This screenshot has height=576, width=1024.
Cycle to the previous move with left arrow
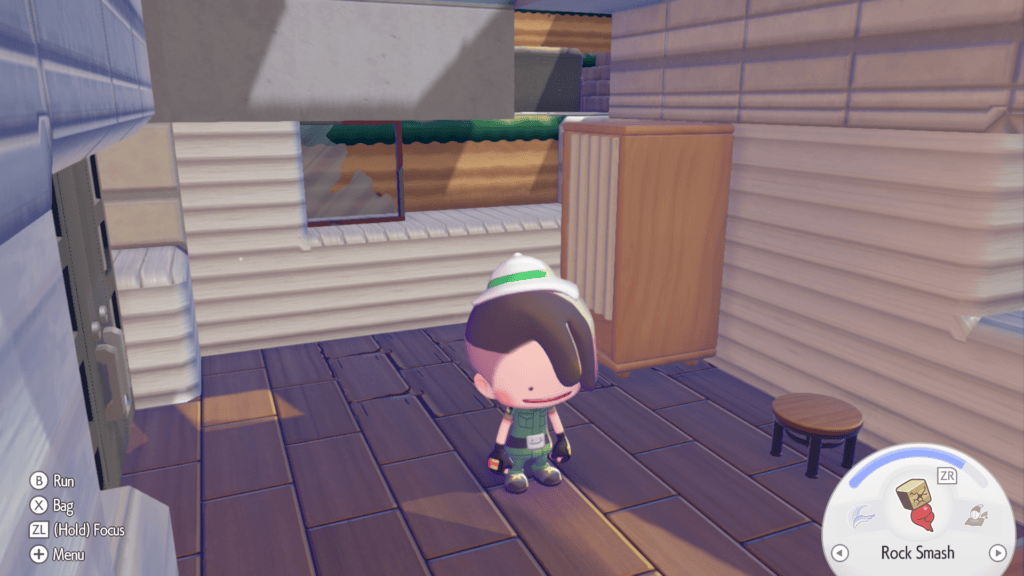point(840,553)
